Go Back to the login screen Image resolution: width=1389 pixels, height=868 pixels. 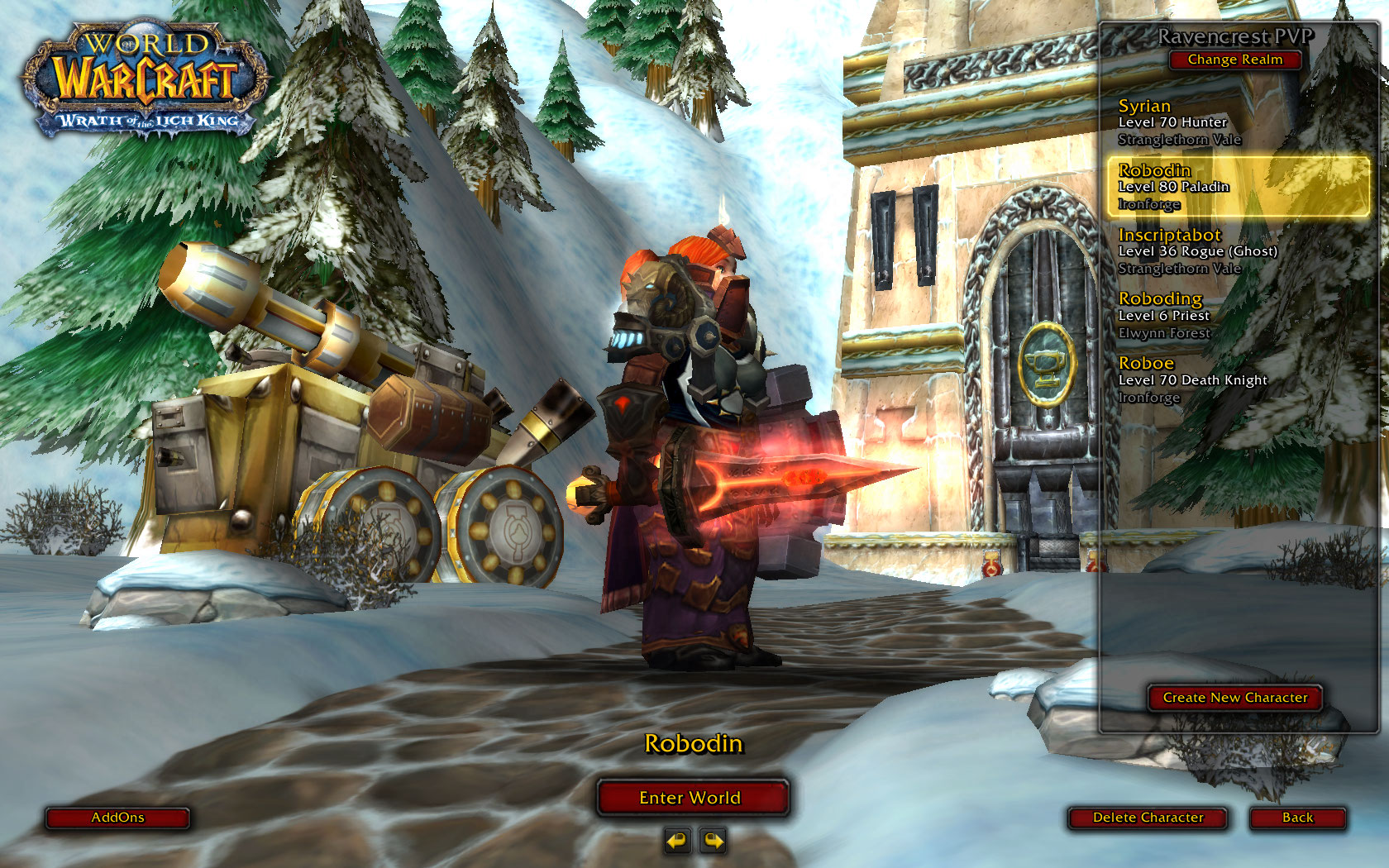(x=1297, y=818)
